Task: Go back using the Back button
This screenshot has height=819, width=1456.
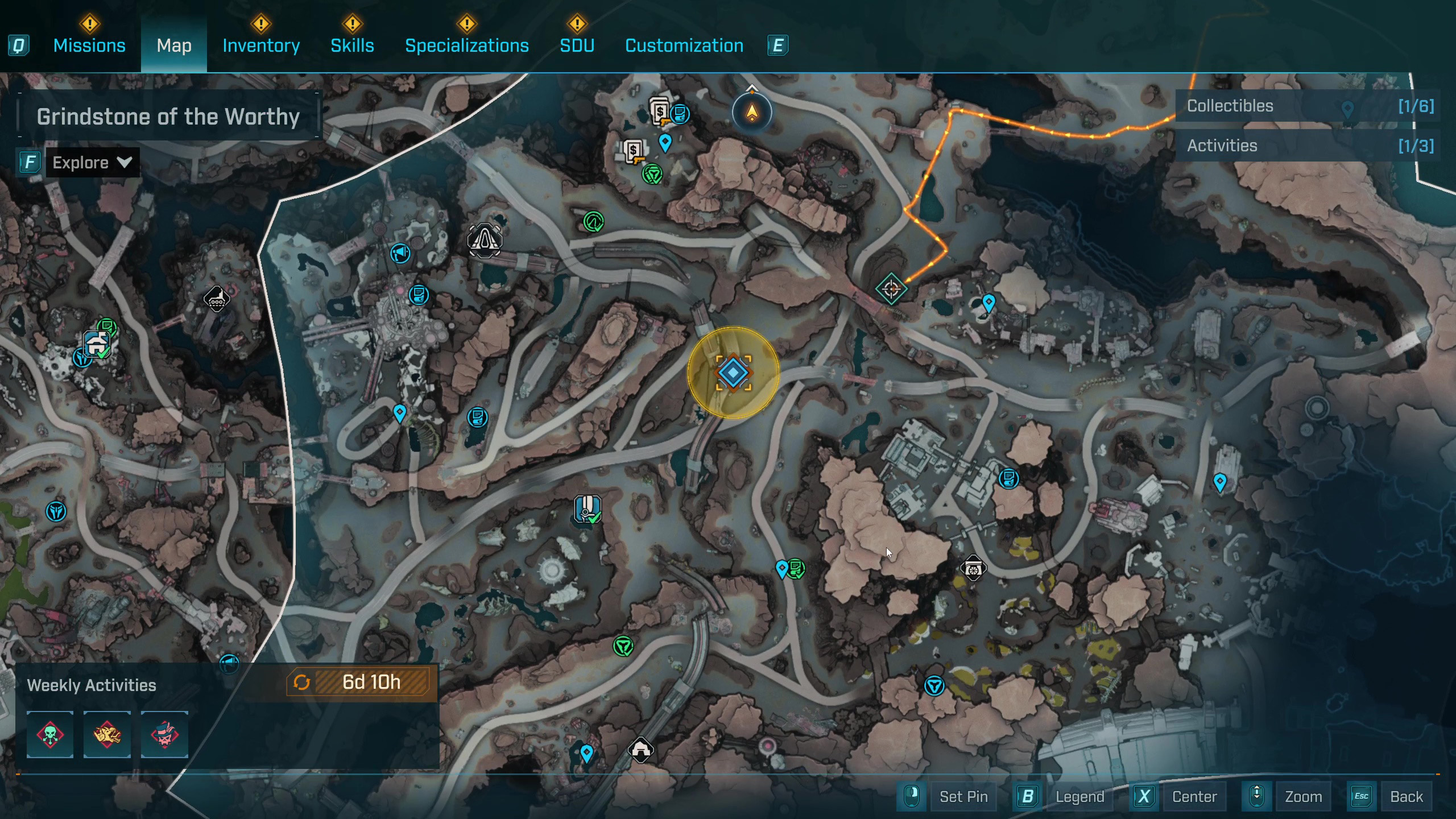Action: point(1406,796)
